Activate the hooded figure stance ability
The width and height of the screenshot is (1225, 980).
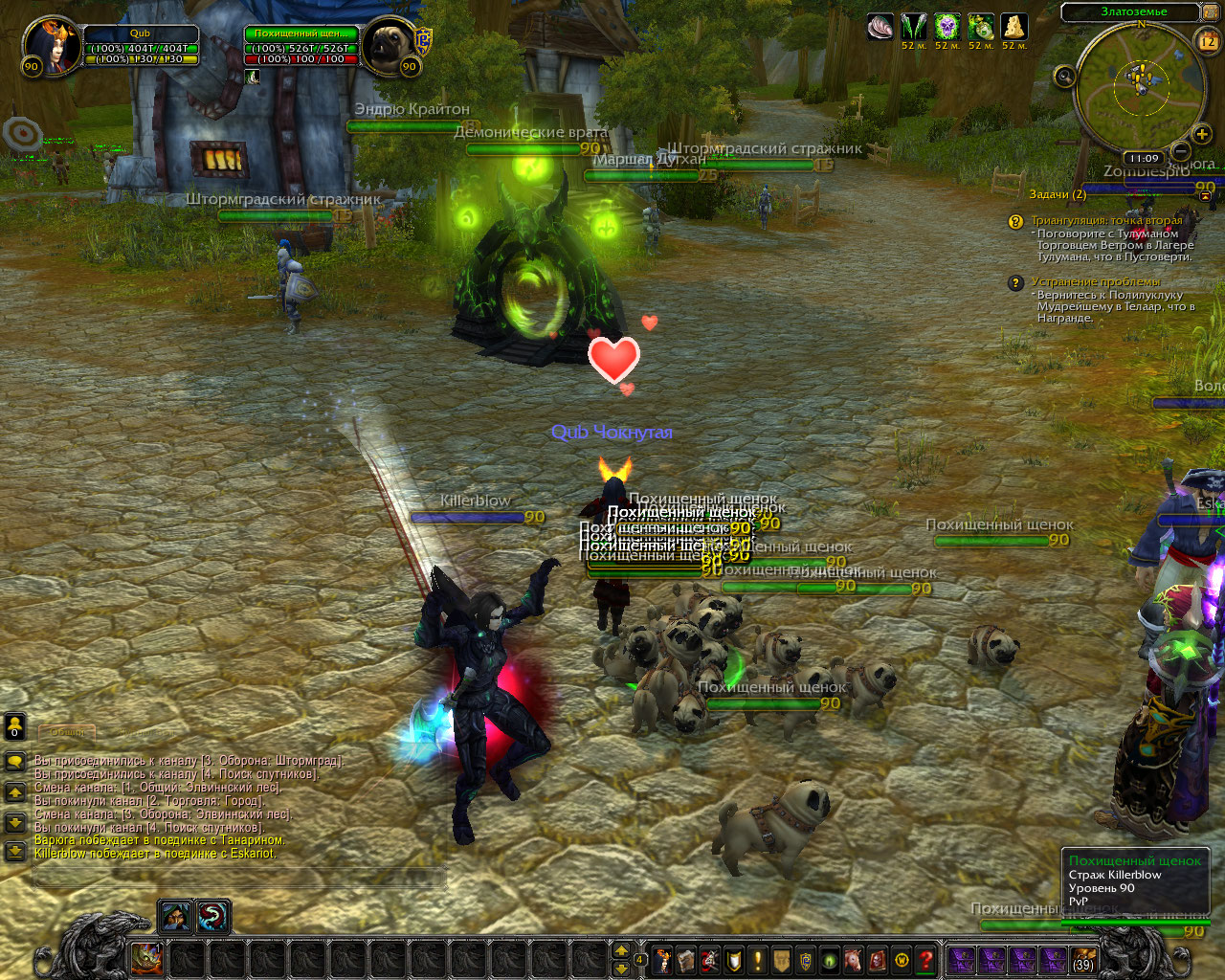[x=174, y=917]
